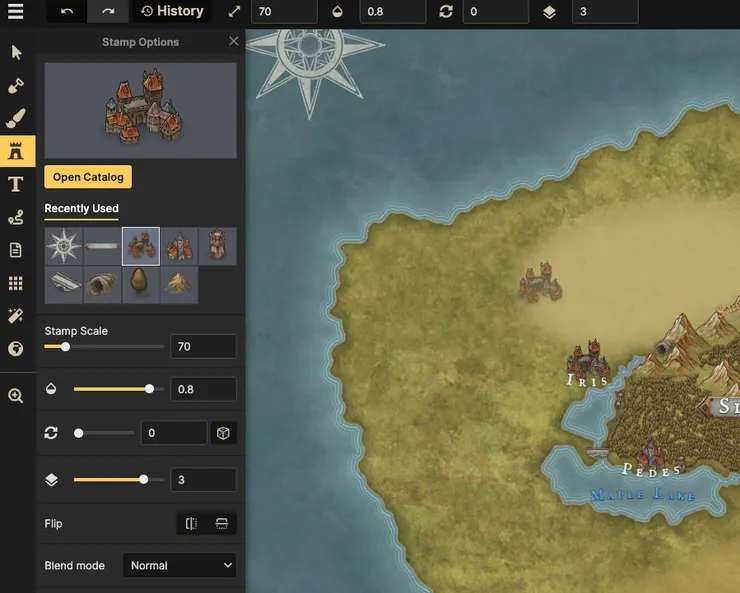Click the dice randomize rotation button
740x593 pixels.
click(224, 433)
